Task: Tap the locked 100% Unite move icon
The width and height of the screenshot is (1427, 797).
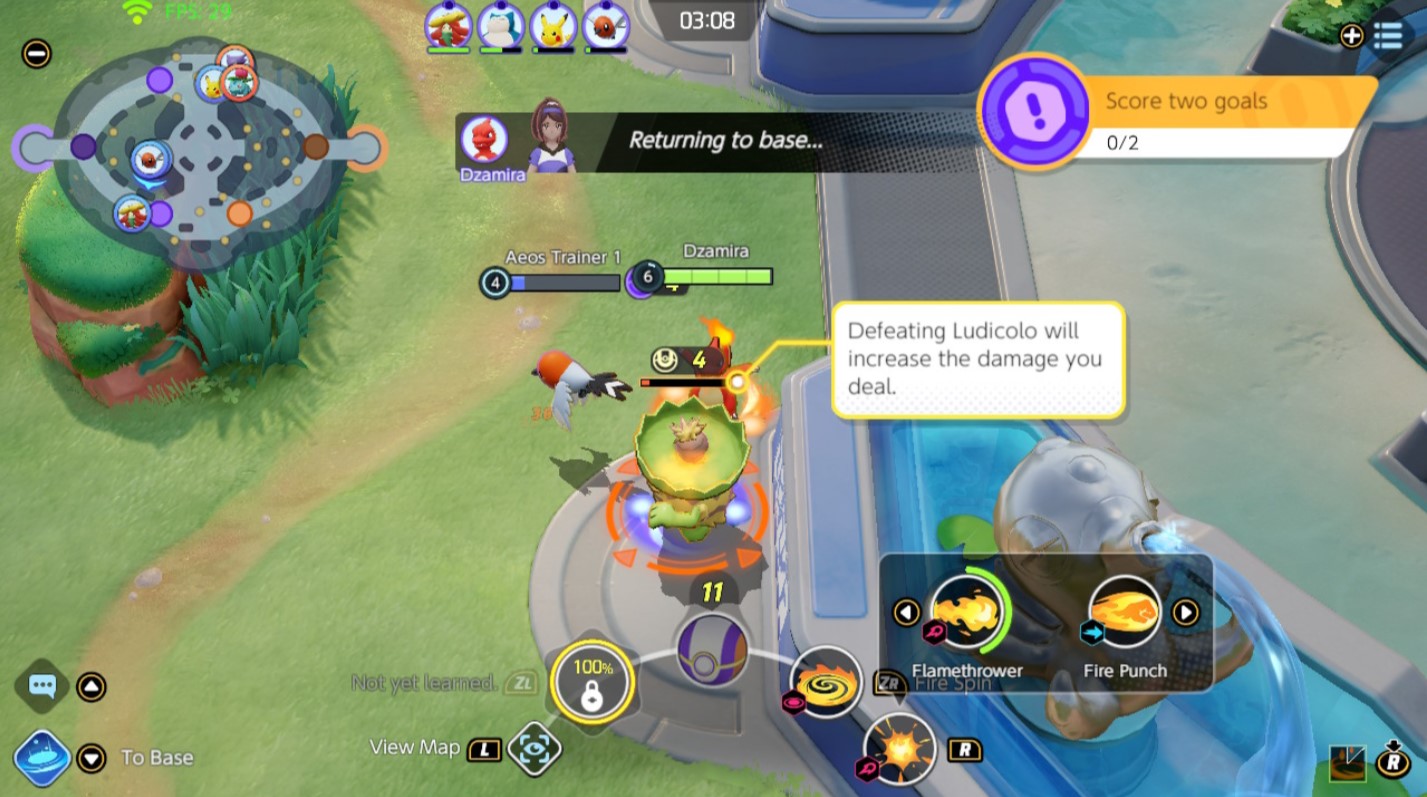Action: [592, 683]
